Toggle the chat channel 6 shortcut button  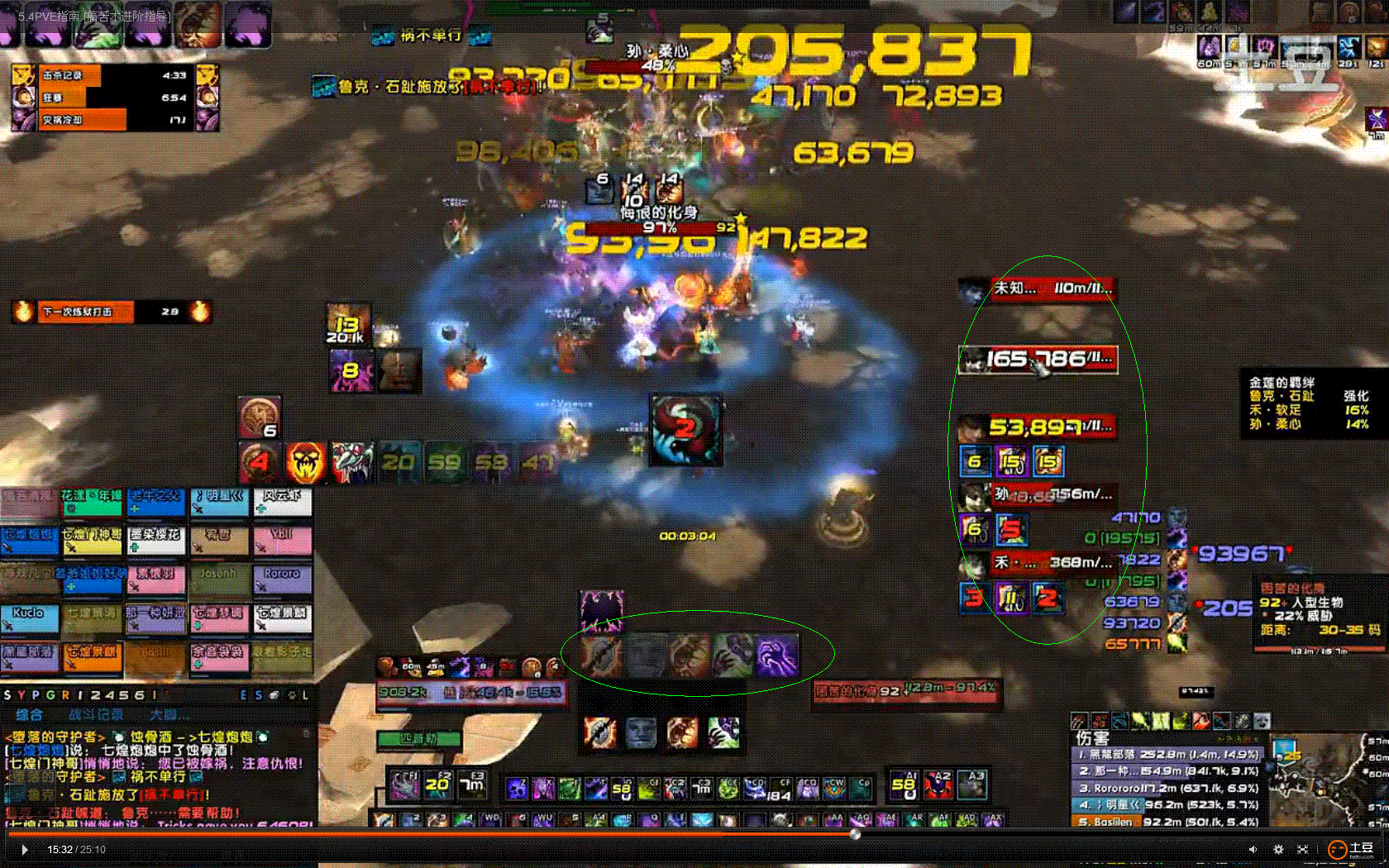(141, 695)
